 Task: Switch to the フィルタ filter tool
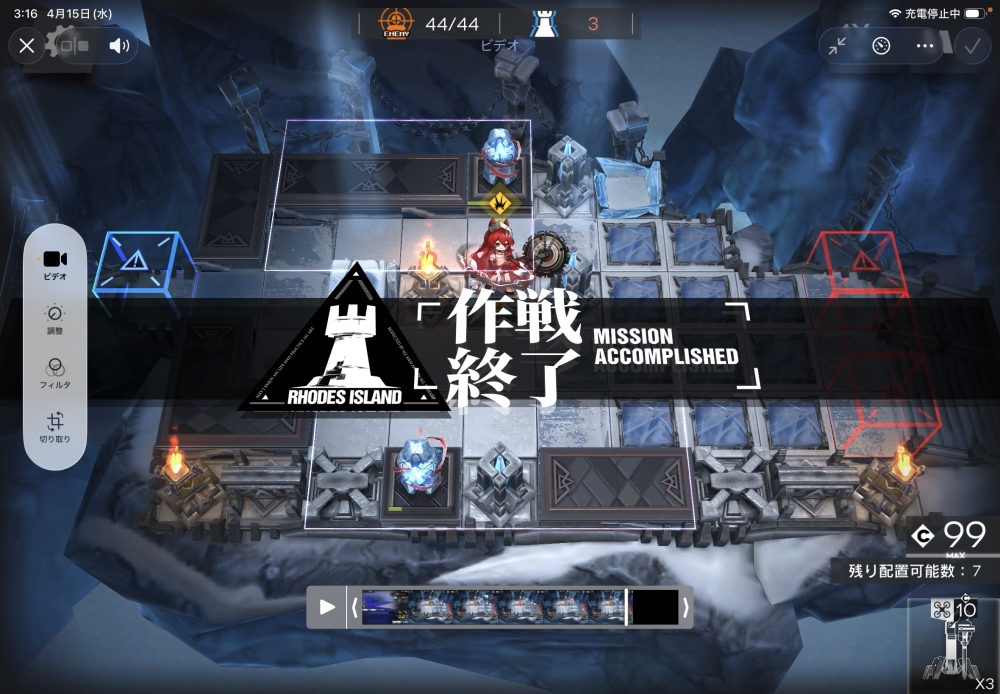click(x=55, y=374)
